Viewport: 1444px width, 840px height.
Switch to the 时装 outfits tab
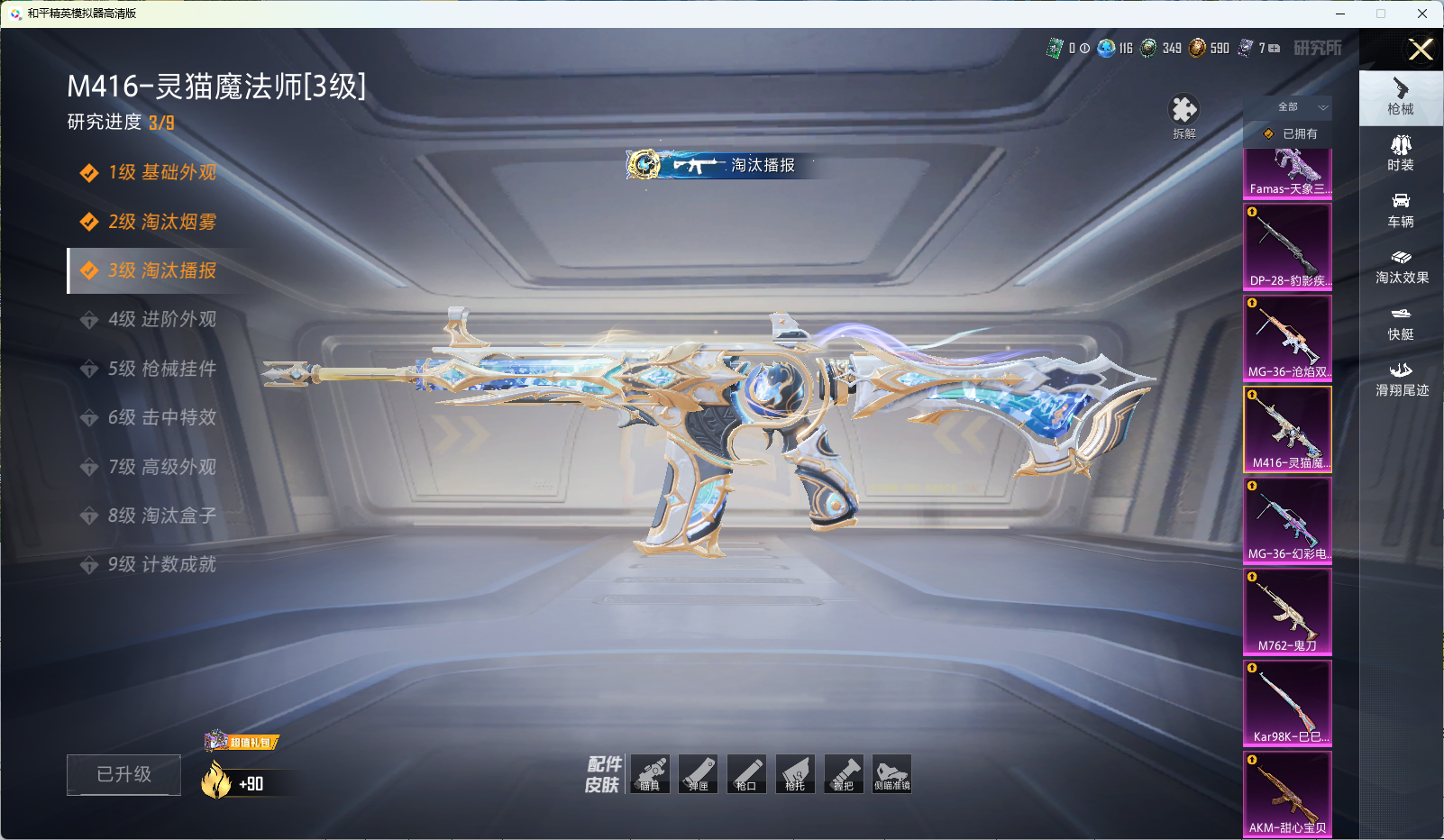coord(1401,153)
